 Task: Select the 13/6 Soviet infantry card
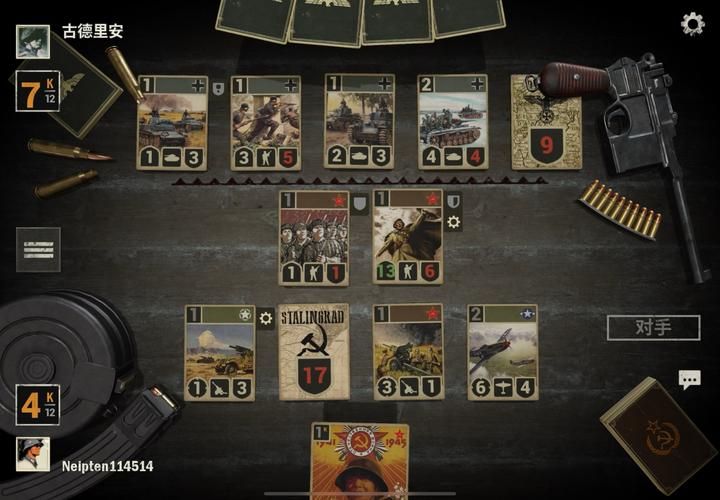408,237
